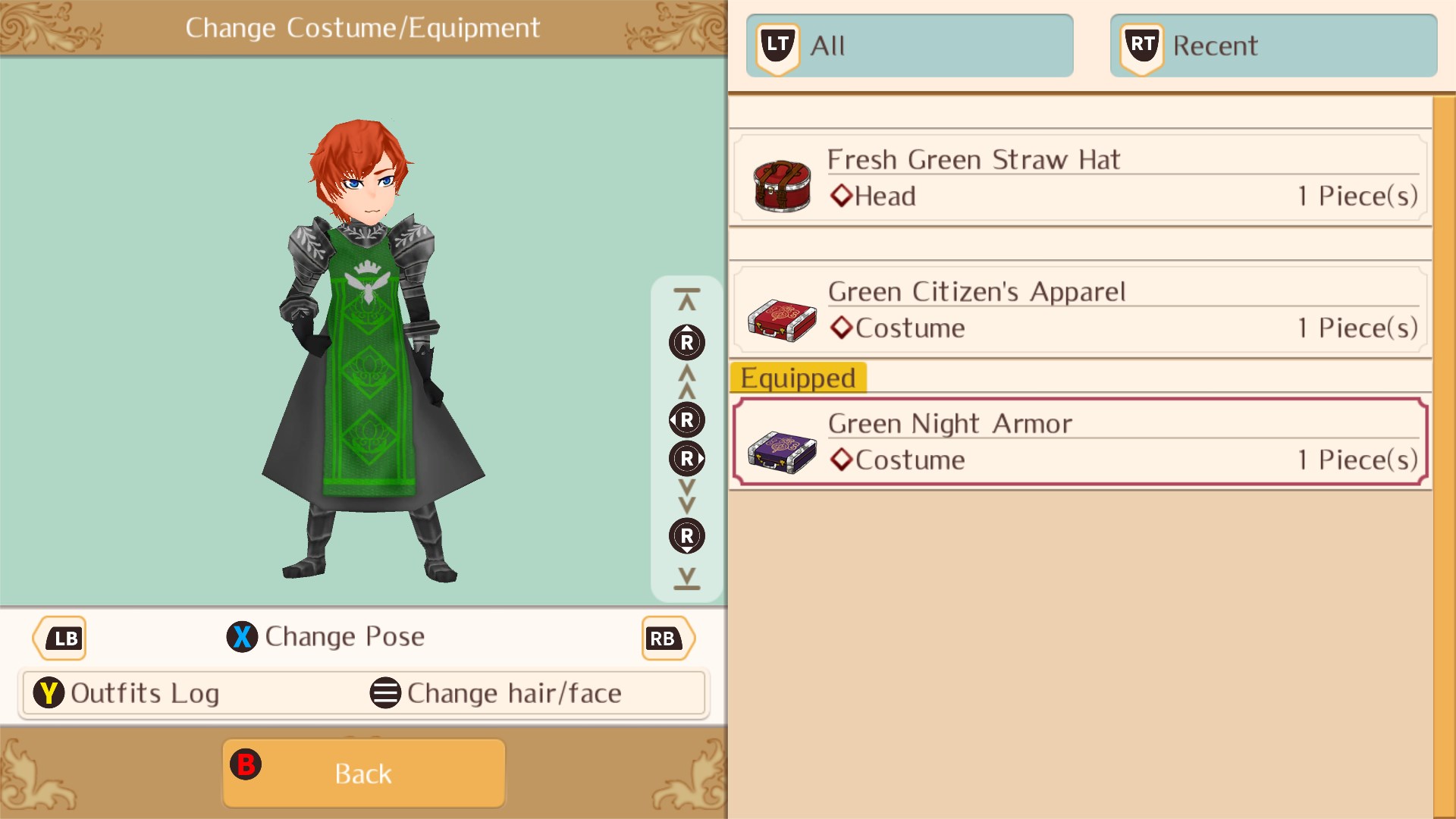The height and width of the screenshot is (819, 1456).
Task: Open the Outfits Log
Action: point(144,692)
